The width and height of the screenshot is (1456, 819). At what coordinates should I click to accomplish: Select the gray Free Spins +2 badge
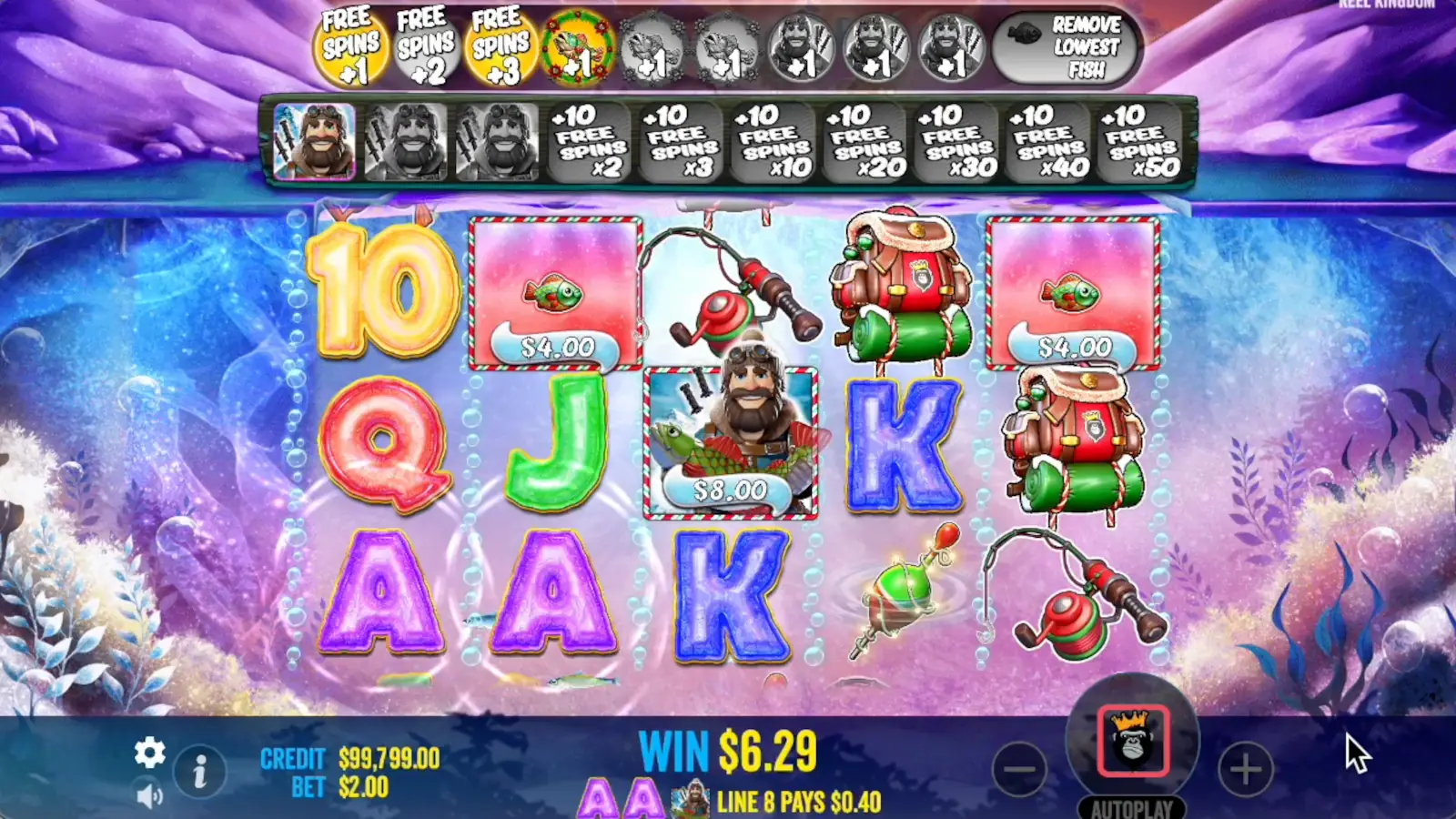424,41
